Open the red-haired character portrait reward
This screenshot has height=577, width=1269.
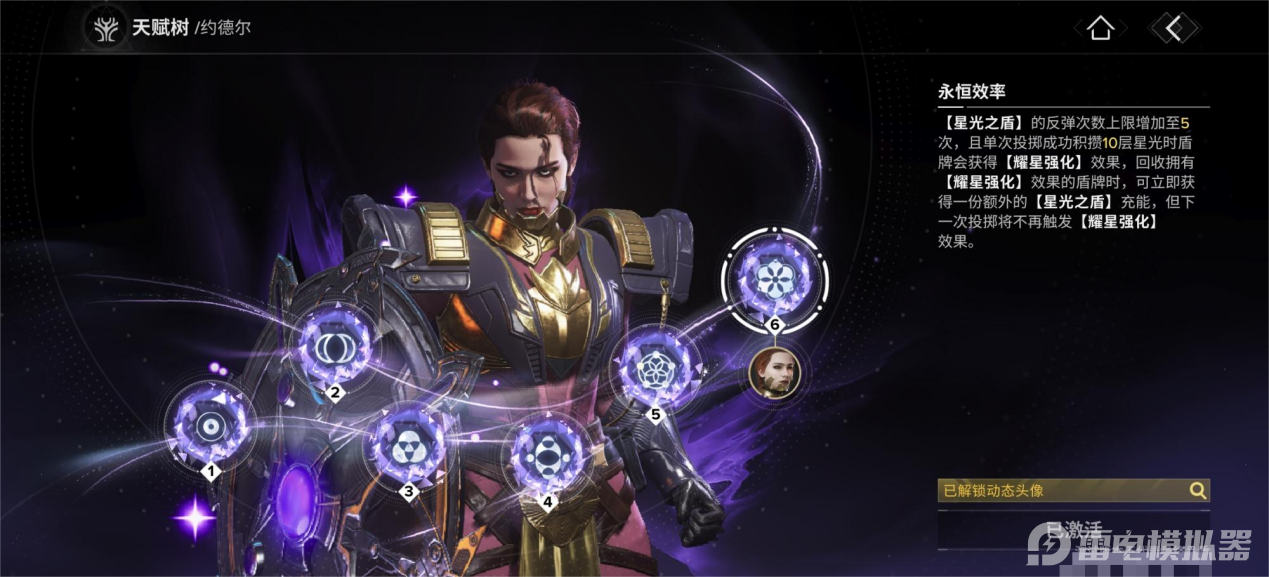pos(774,374)
